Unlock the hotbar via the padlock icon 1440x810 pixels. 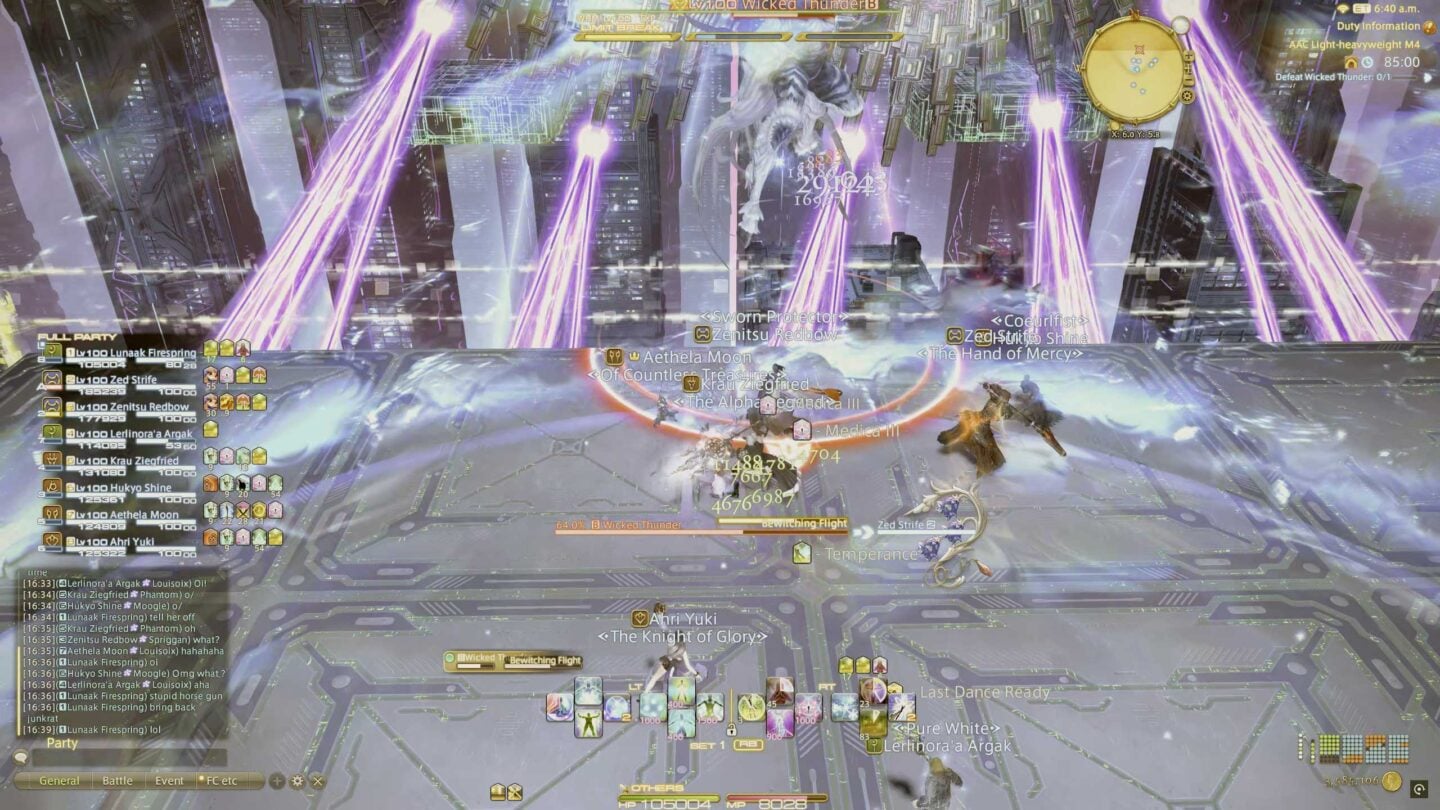(732, 730)
